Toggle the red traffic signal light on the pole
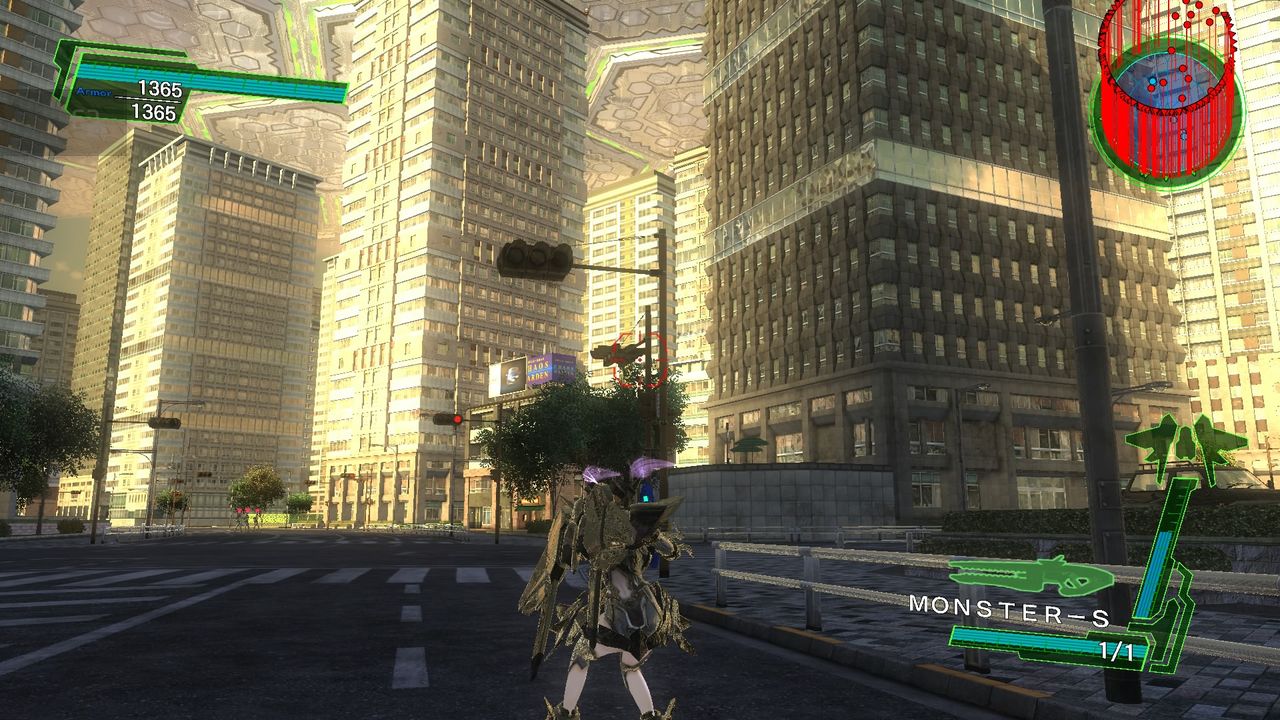The width and height of the screenshot is (1280, 720). (458, 419)
